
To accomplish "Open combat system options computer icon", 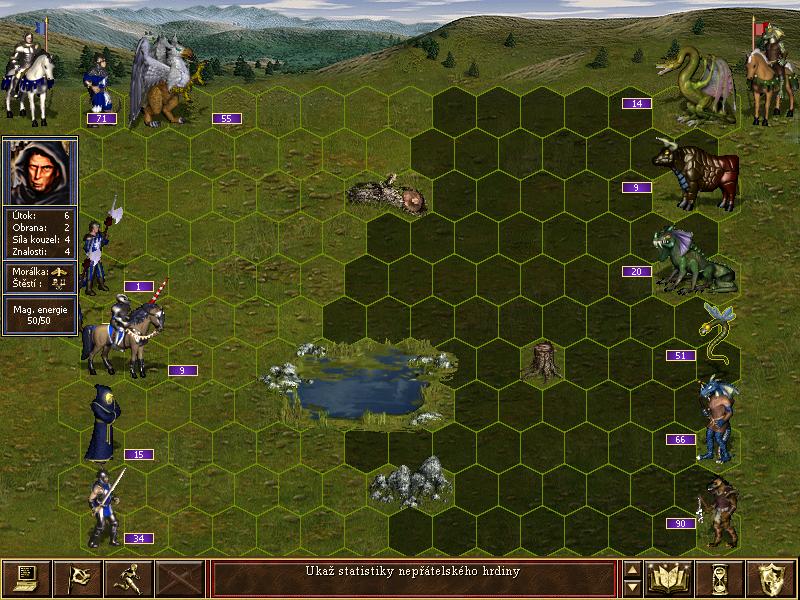I will point(27,578).
